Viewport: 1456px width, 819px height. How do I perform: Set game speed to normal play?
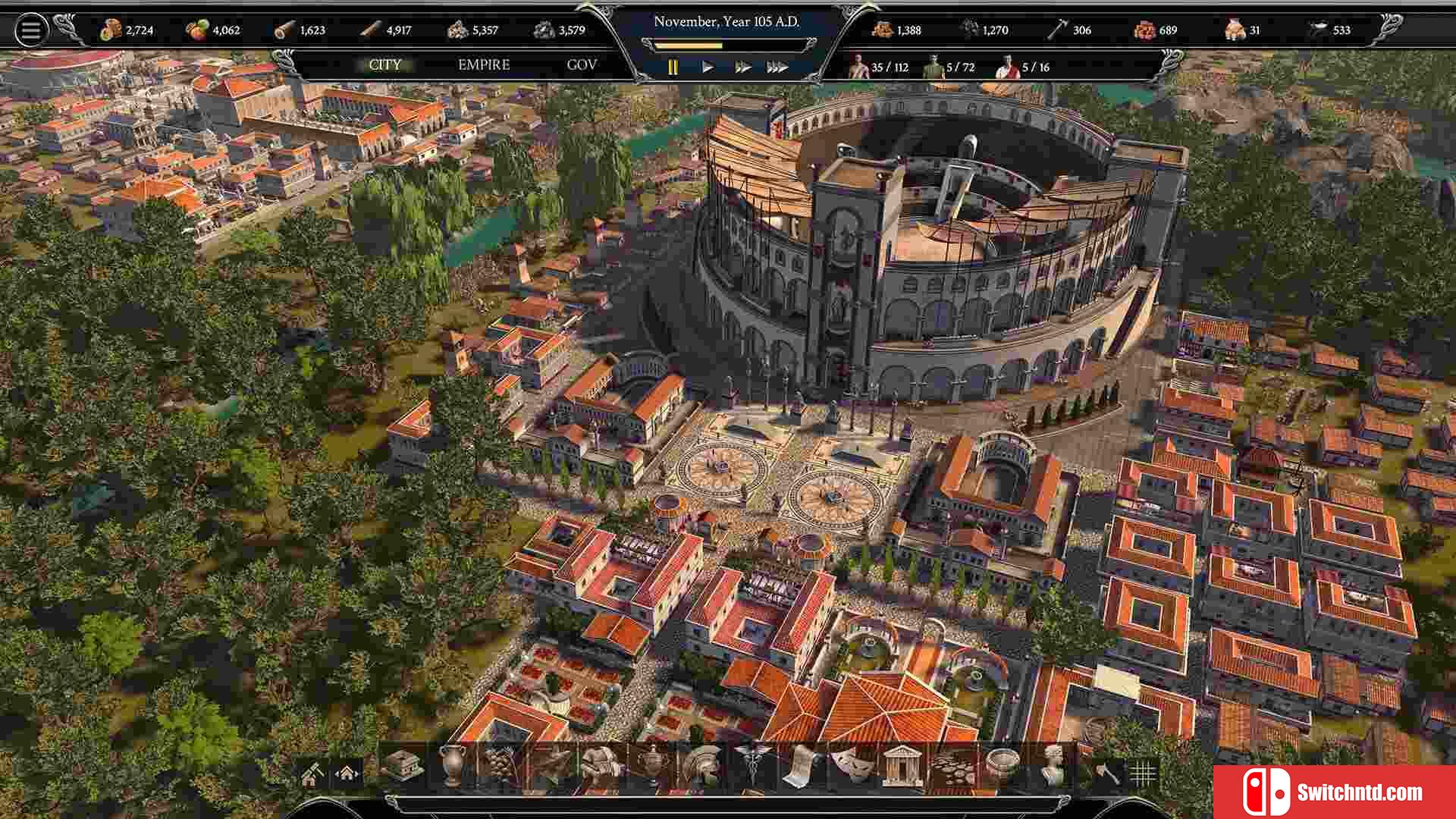(708, 67)
